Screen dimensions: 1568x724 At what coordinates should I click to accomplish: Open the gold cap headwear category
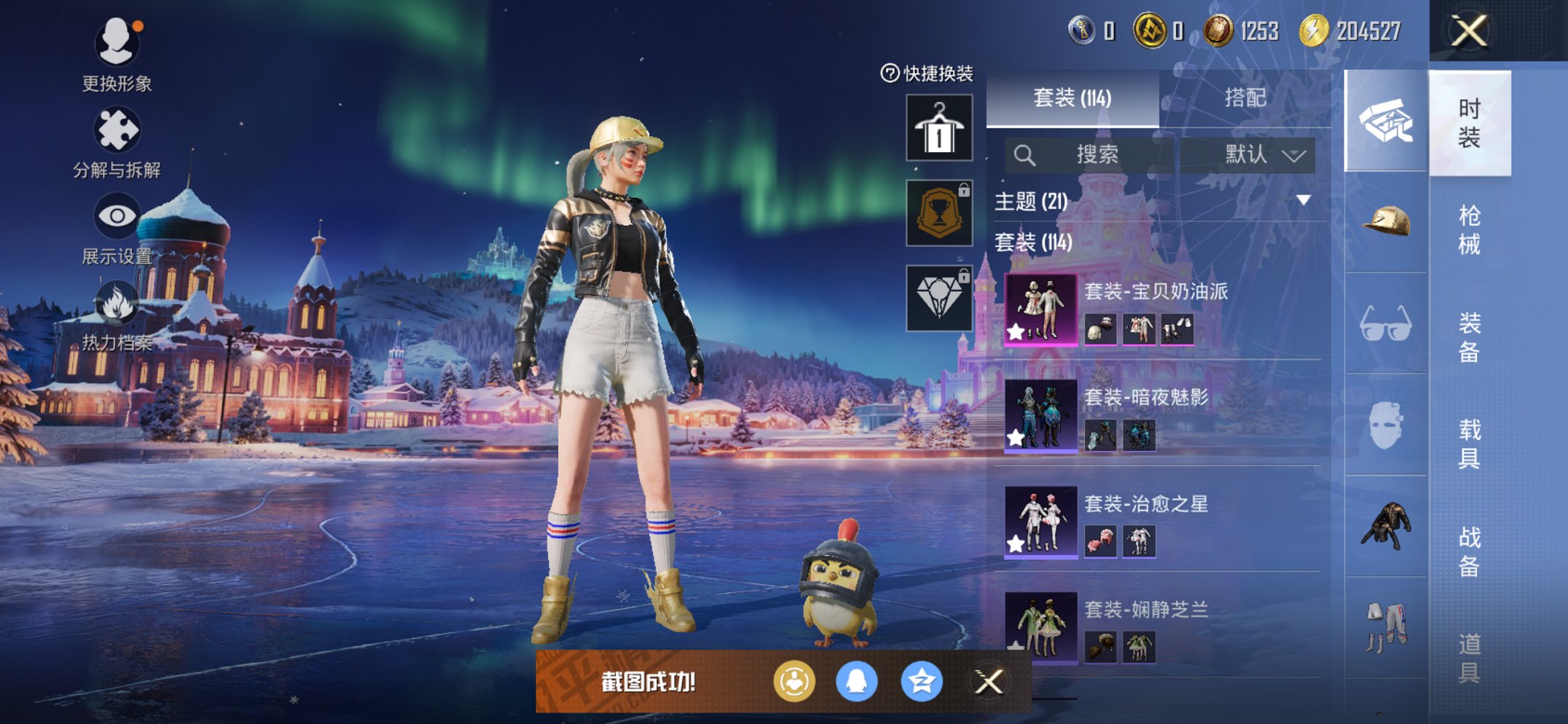[x=1385, y=222]
